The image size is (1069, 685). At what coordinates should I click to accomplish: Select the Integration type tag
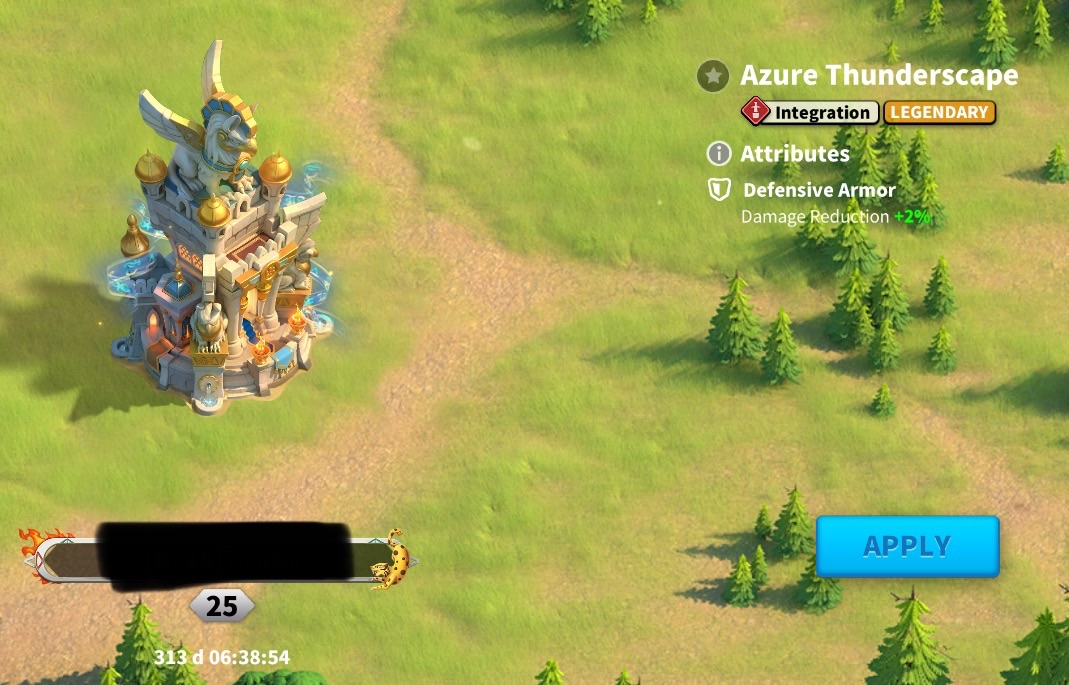(810, 112)
